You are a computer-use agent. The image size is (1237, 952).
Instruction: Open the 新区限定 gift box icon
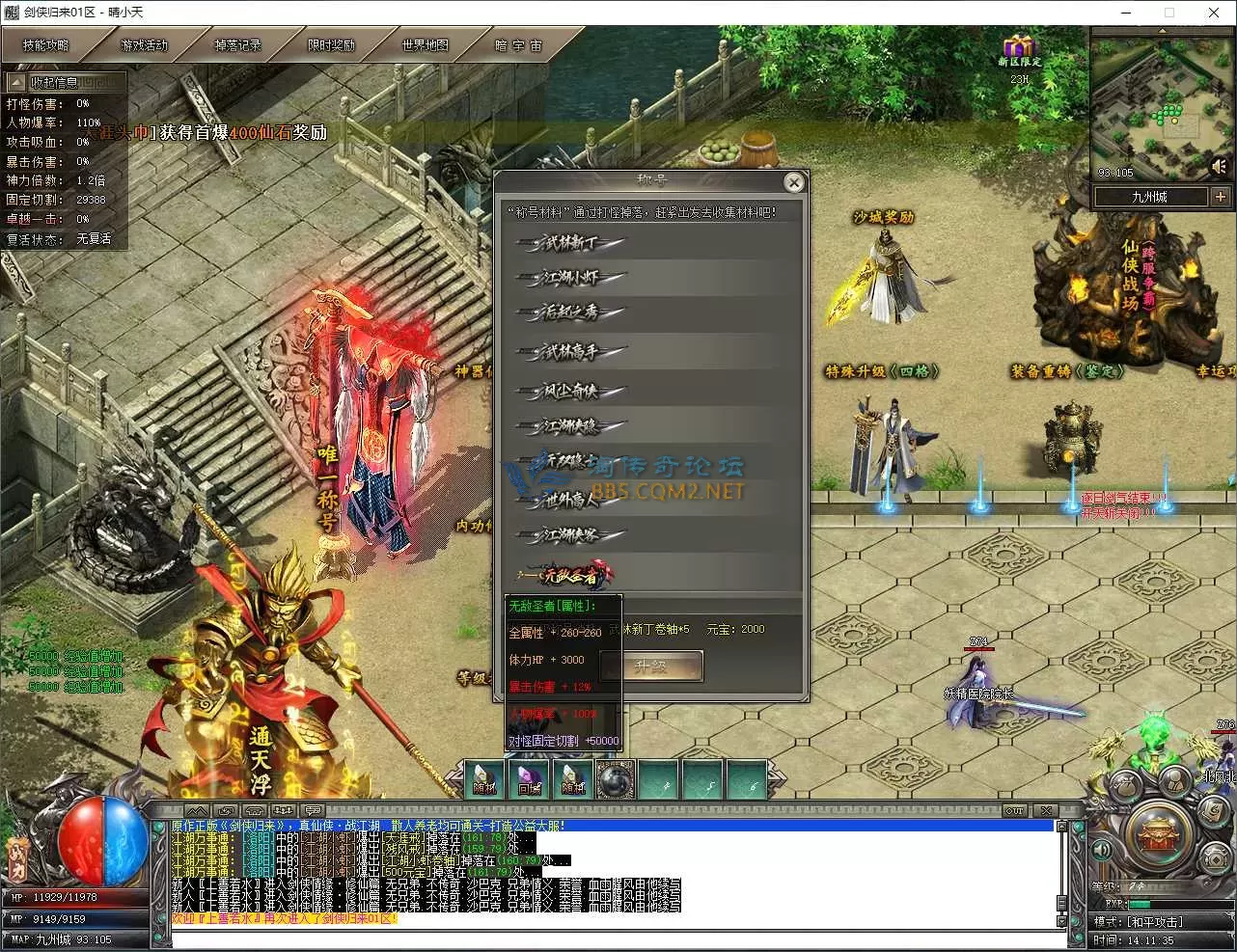1018,48
